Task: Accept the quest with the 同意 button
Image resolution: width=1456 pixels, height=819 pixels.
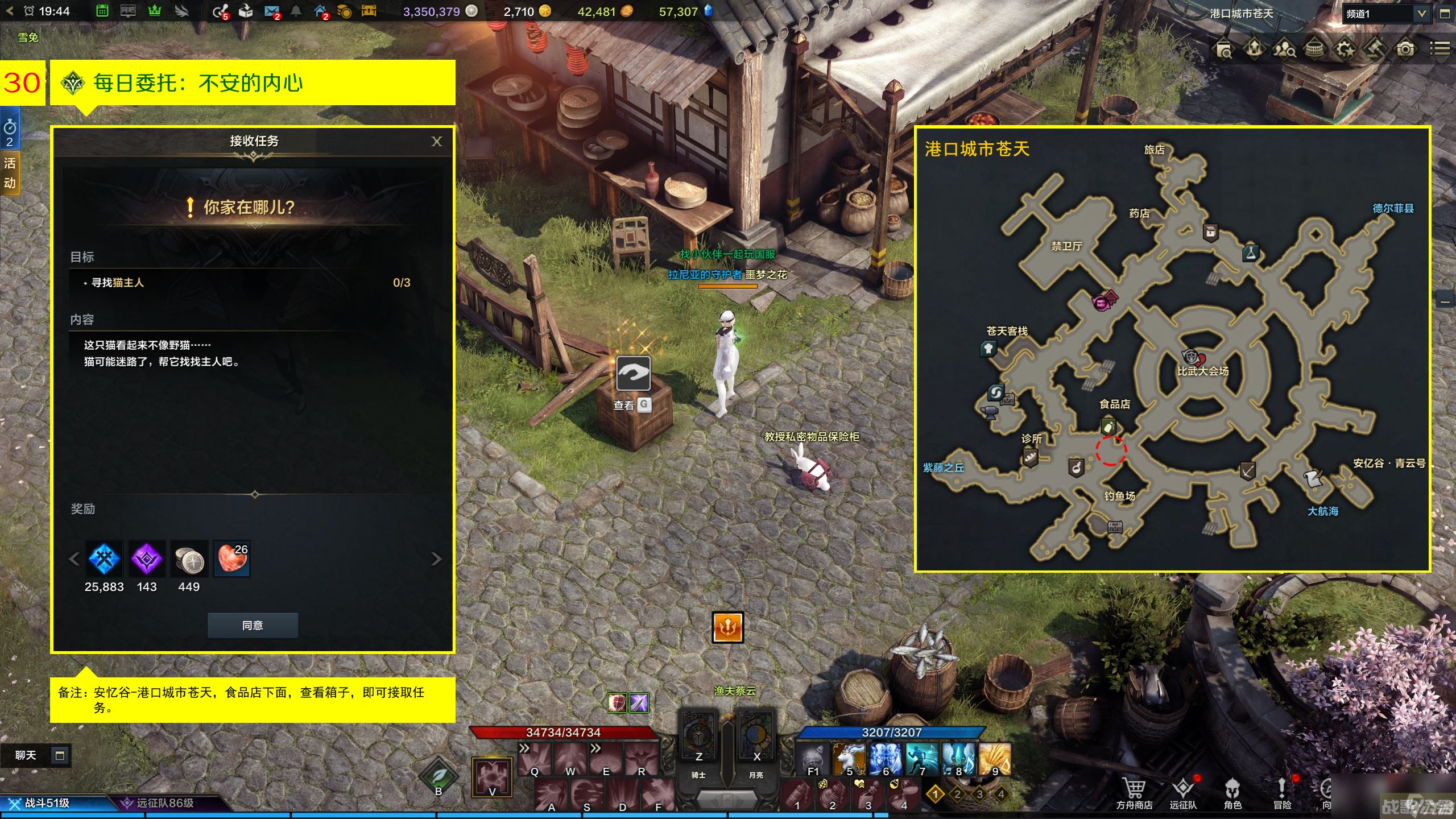Action: (253, 626)
